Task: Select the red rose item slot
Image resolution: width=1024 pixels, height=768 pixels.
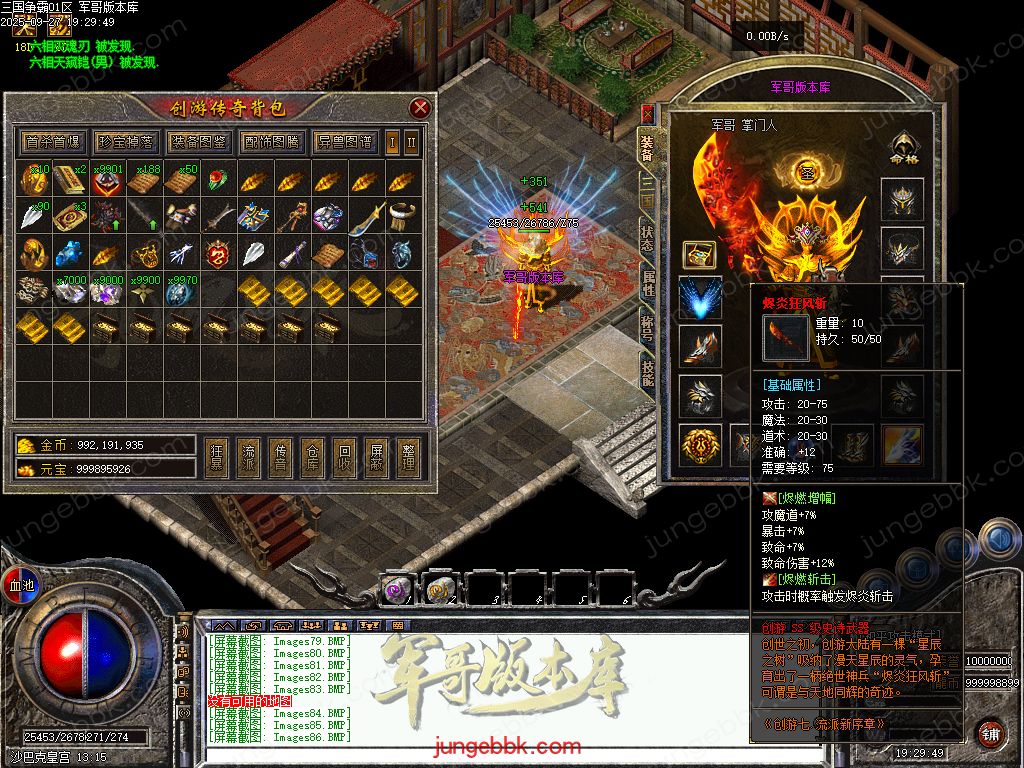Action: click(217, 181)
